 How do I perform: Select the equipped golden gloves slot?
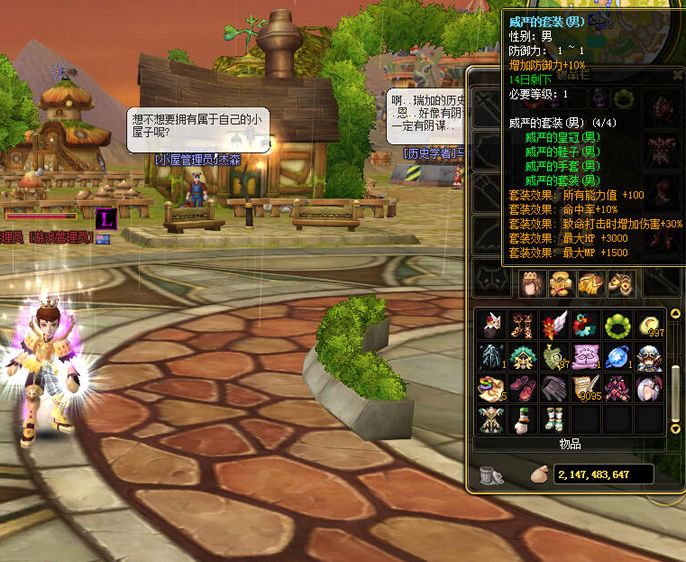[x=593, y=284]
